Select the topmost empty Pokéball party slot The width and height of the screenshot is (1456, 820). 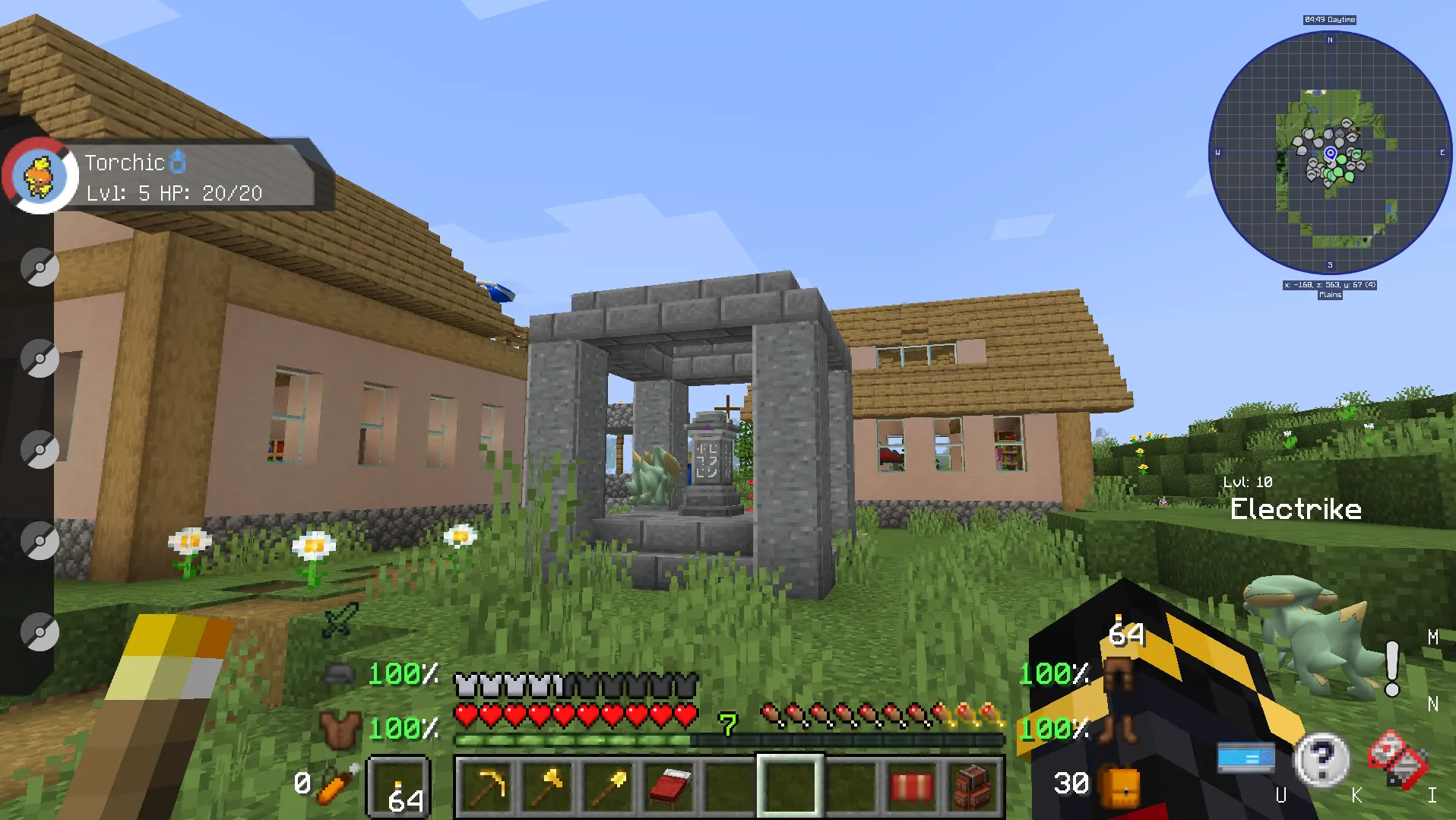click(40, 267)
